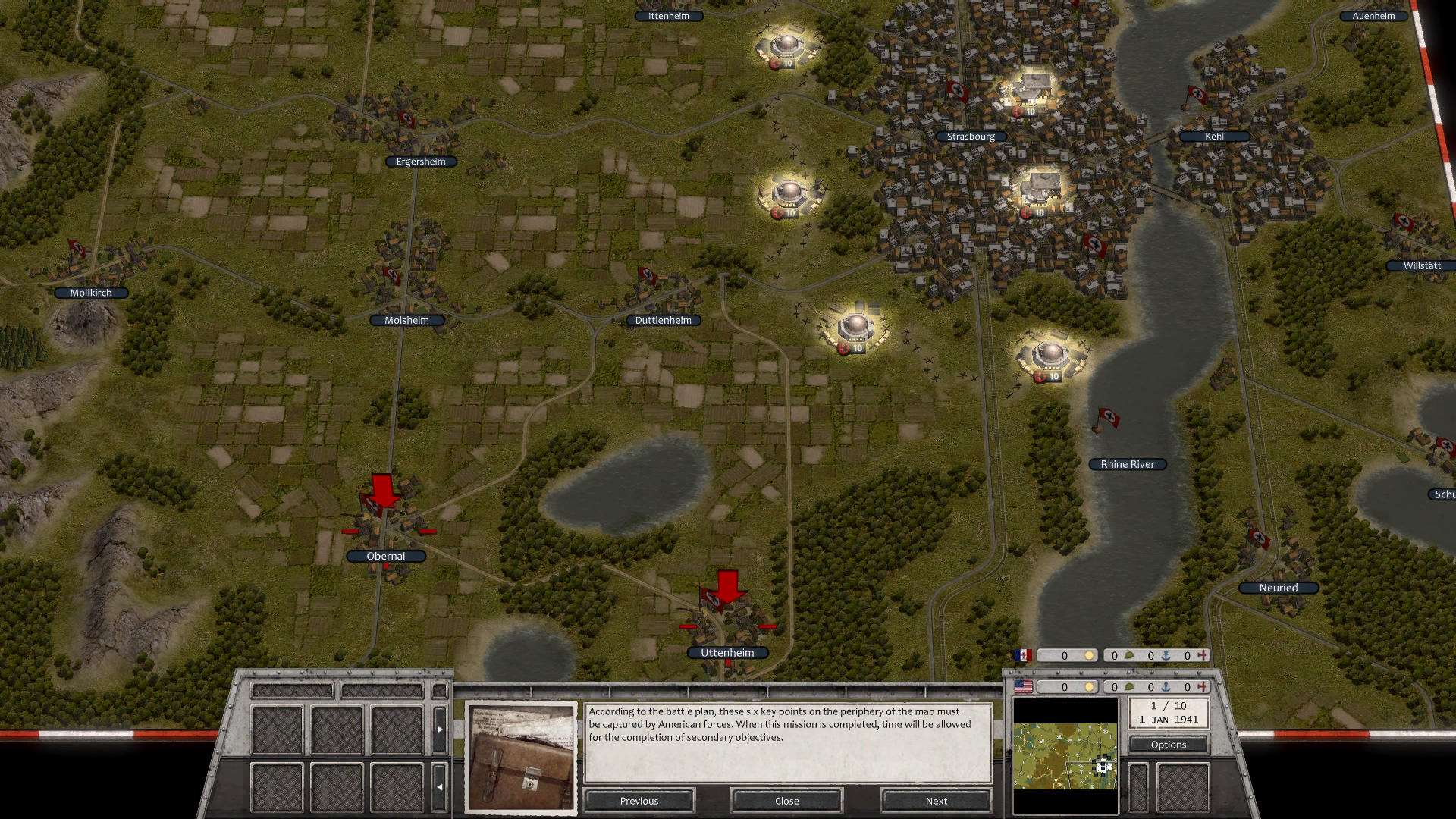Select the objective tent marker near Duttlenheim
This screenshot has width=1456, height=819.
[857, 328]
